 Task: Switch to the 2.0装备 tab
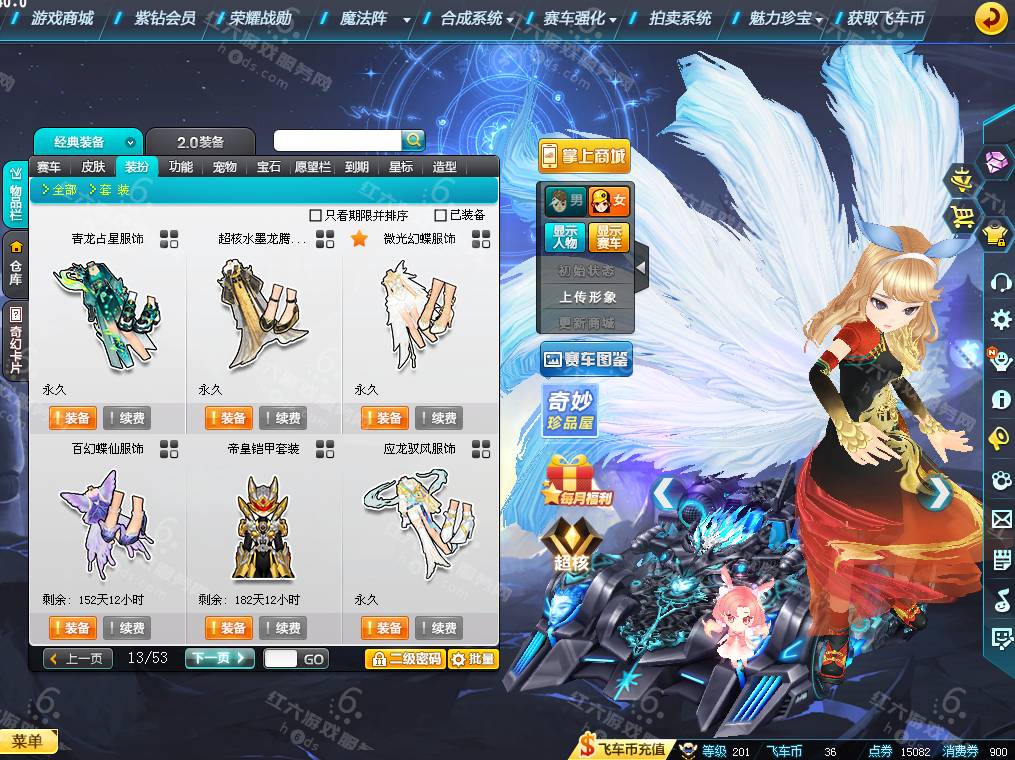pyautogui.click(x=200, y=142)
